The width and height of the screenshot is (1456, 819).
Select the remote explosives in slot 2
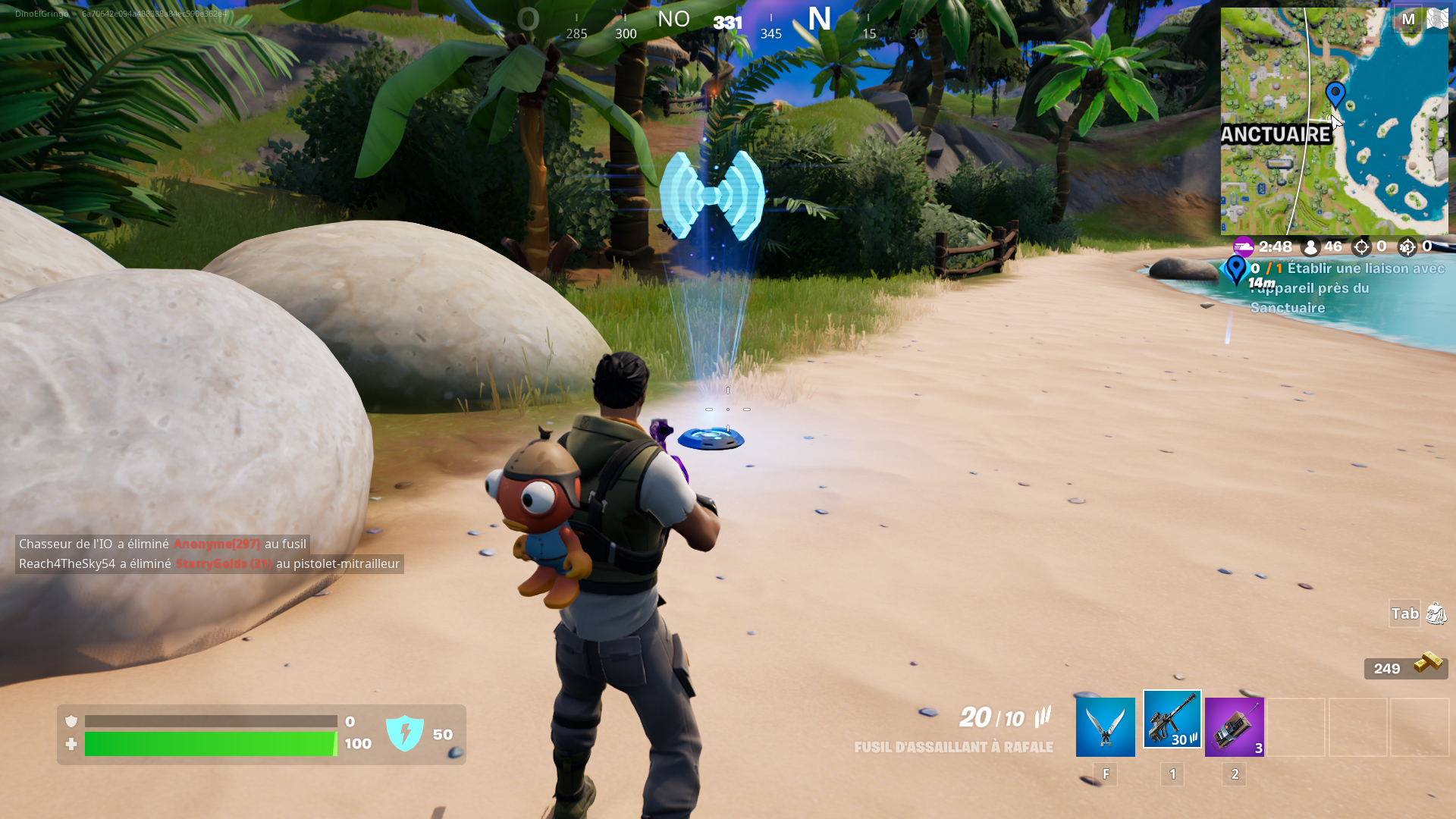(1234, 726)
